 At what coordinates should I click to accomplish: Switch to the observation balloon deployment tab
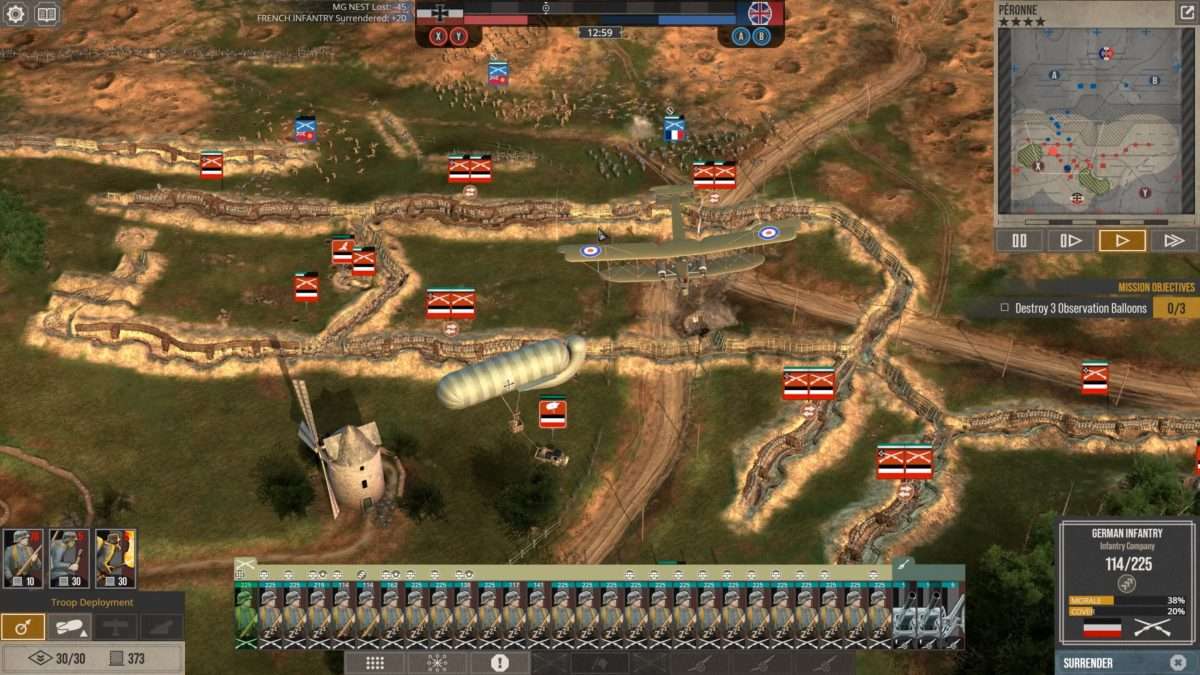(69, 627)
